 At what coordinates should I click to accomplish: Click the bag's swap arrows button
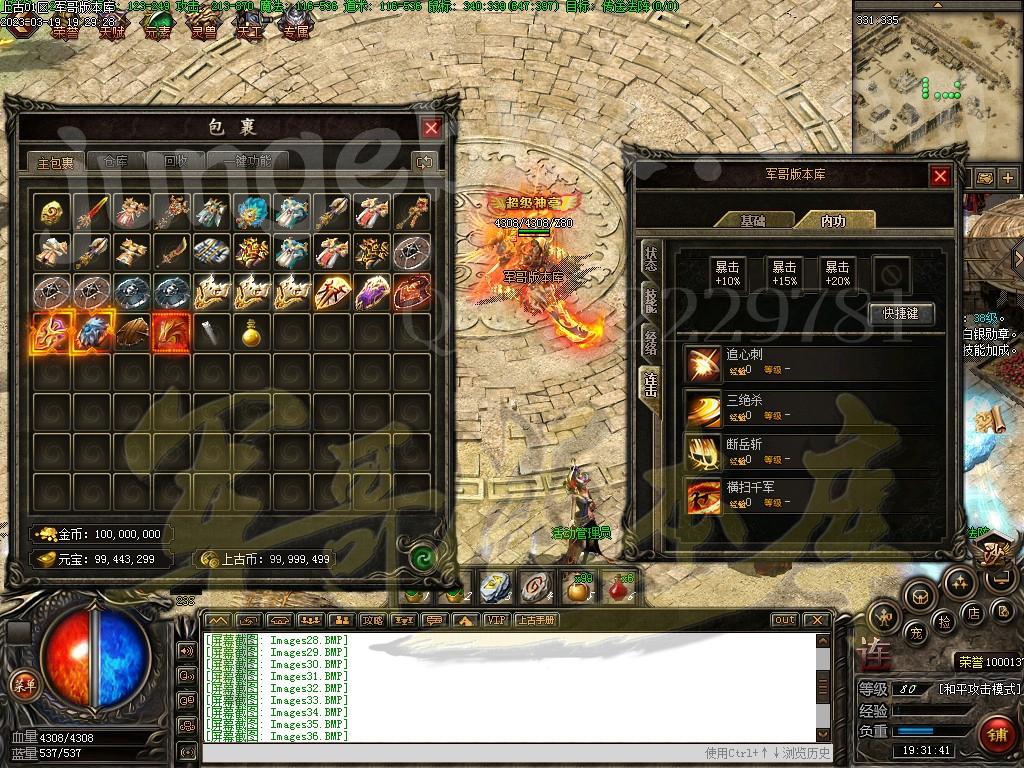tap(424, 161)
